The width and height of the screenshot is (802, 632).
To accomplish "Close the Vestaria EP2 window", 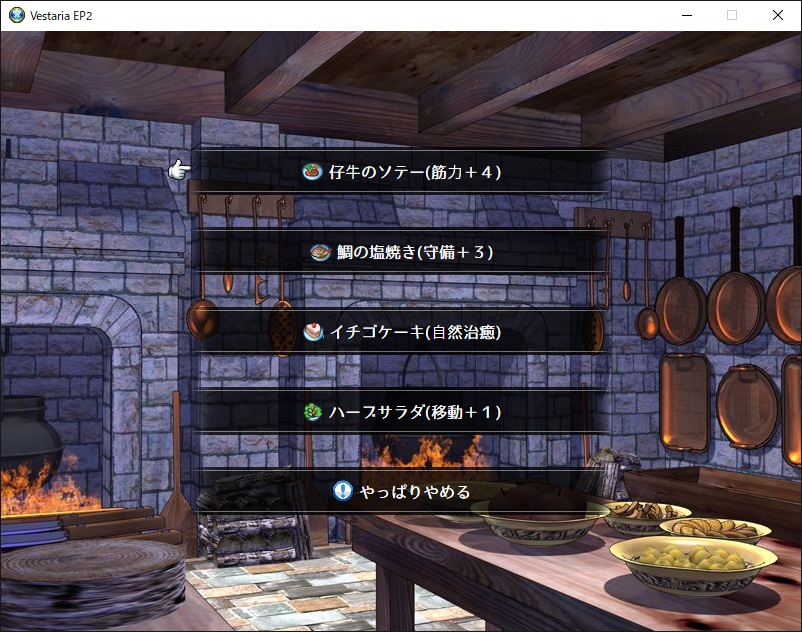I will point(778,15).
